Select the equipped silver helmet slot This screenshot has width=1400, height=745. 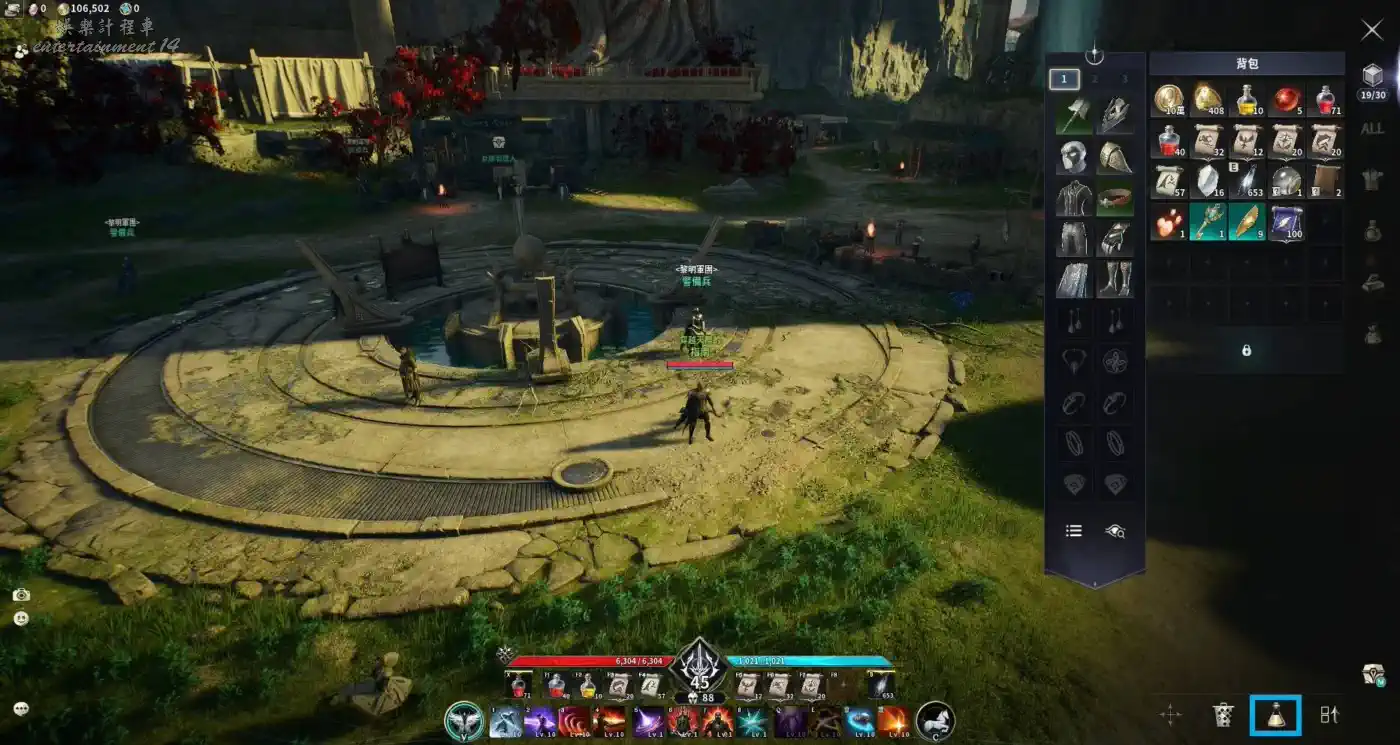pos(1074,157)
